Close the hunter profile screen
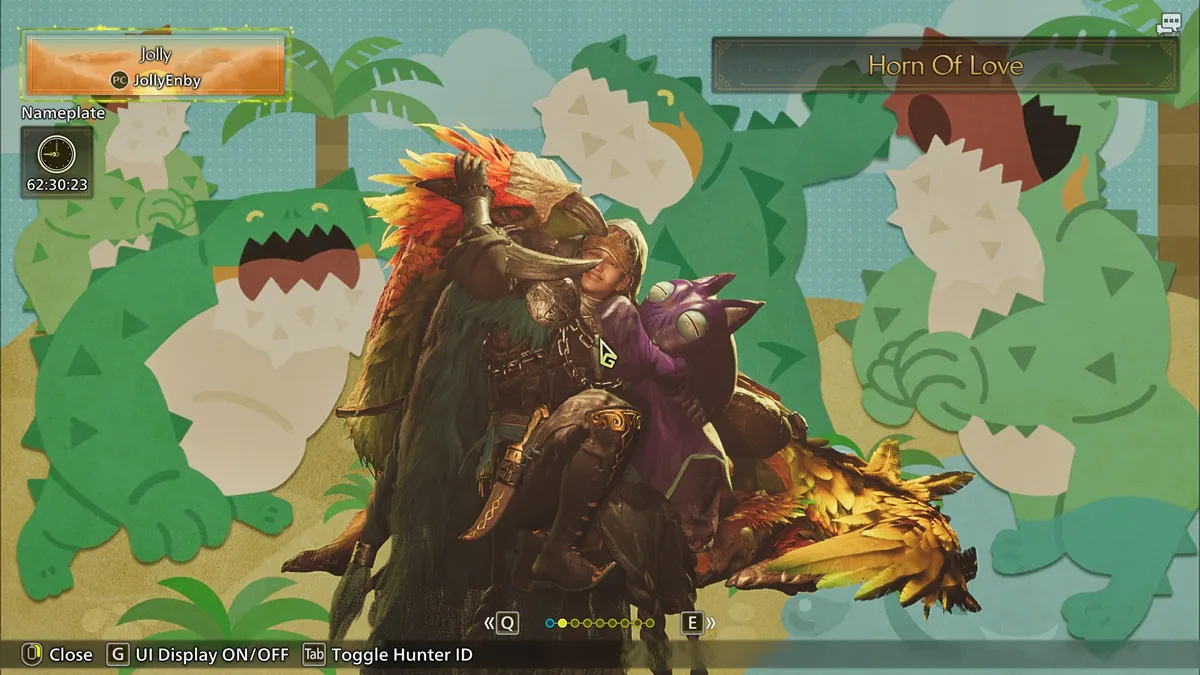Viewport: 1200px width, 675px height. pyautogui.click(x=57, y=655)
